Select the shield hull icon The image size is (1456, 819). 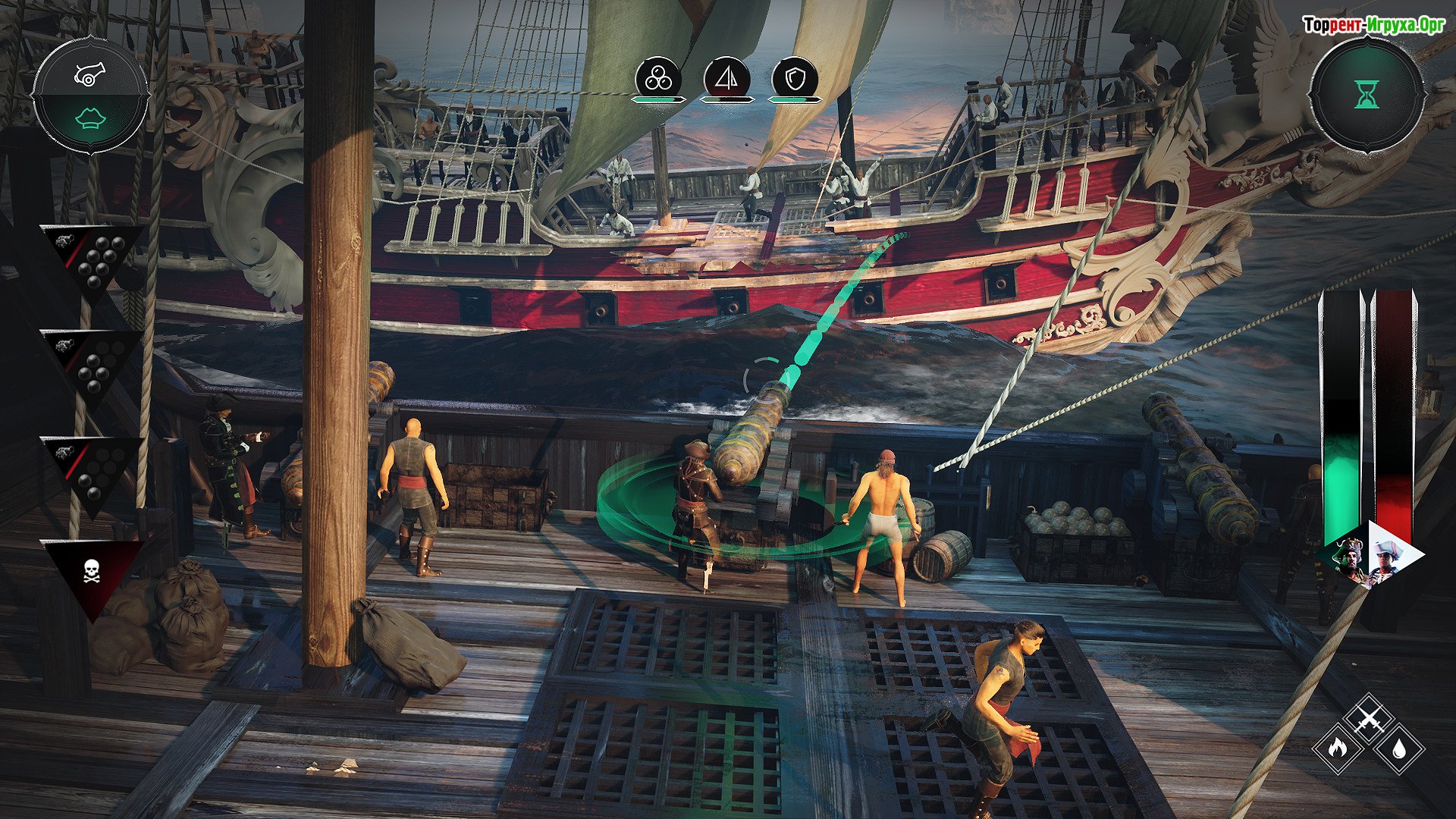tap(794, 79)
